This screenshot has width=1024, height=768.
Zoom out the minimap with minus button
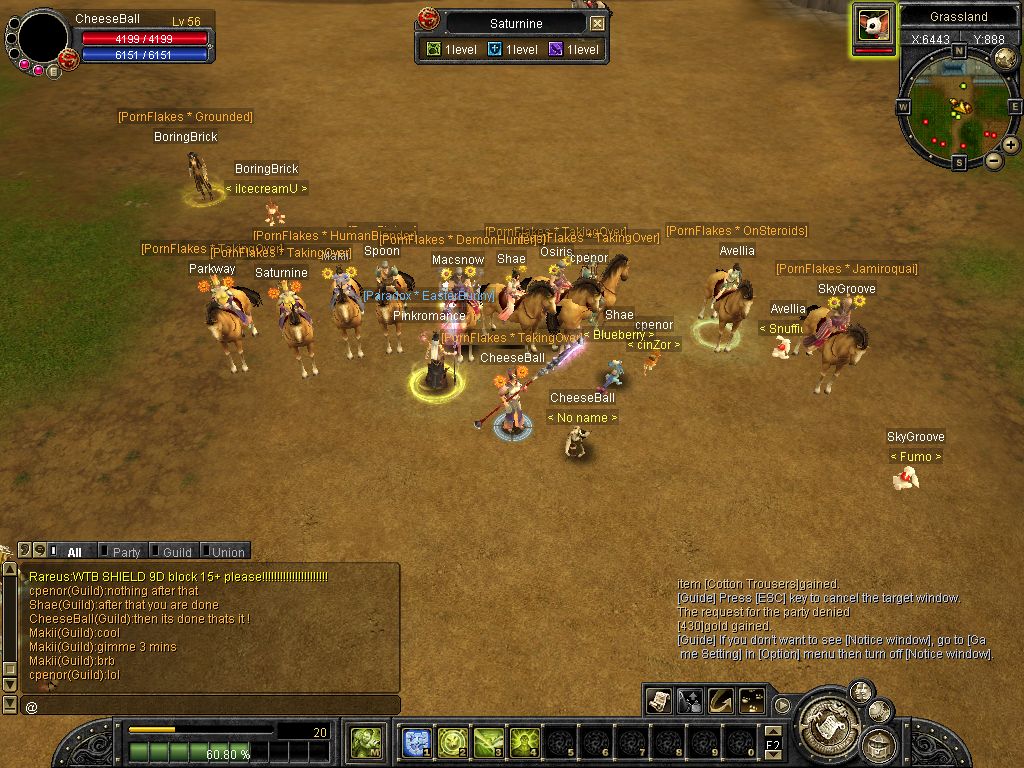pyautogui.click(x=994, y=160)
